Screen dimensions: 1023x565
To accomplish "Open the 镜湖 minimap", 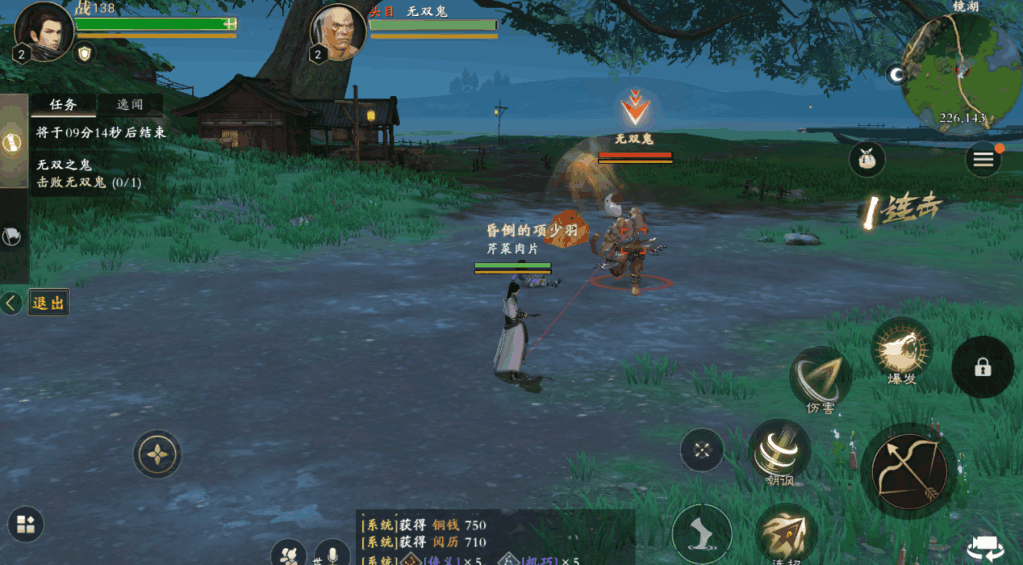I will point(960,72).
